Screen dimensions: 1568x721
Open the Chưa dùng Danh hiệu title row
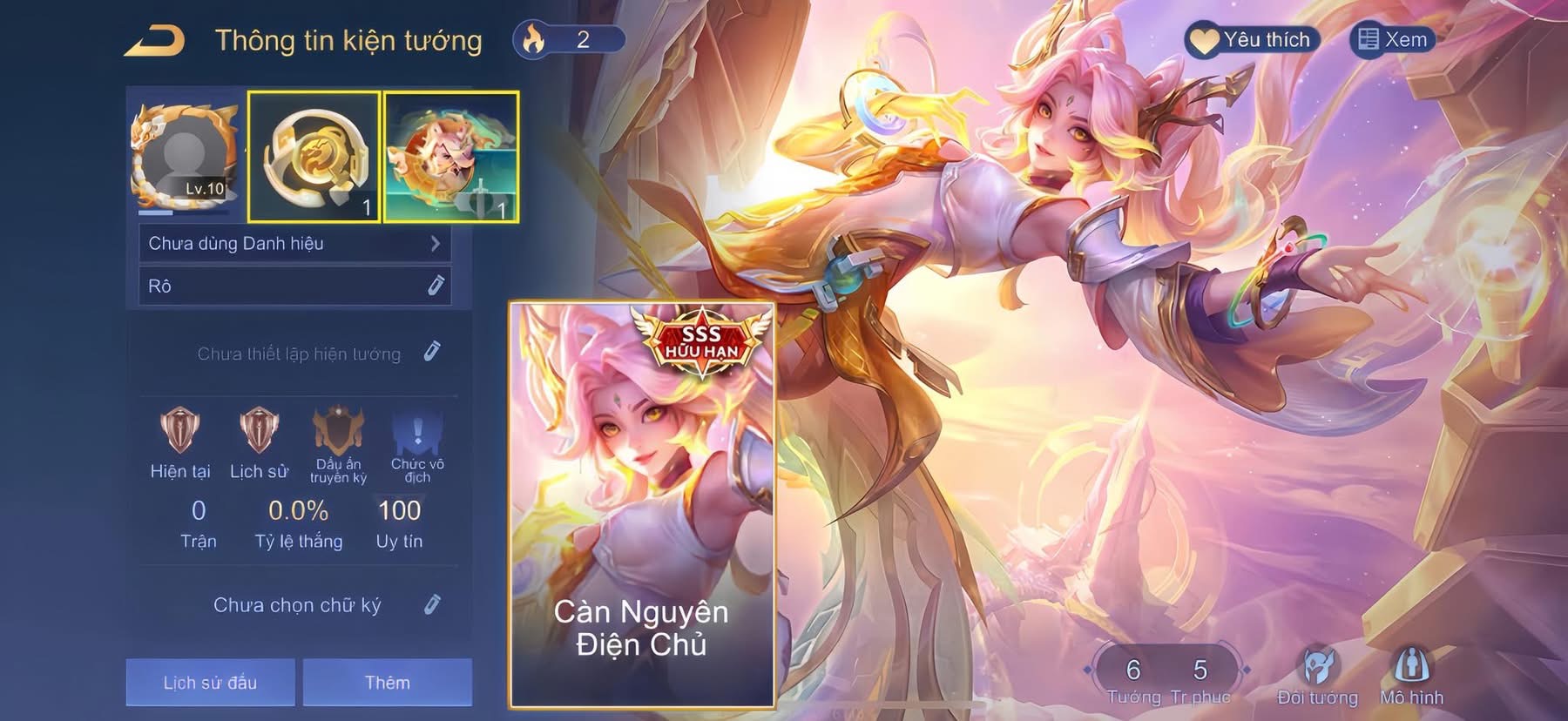pos(294,244)
